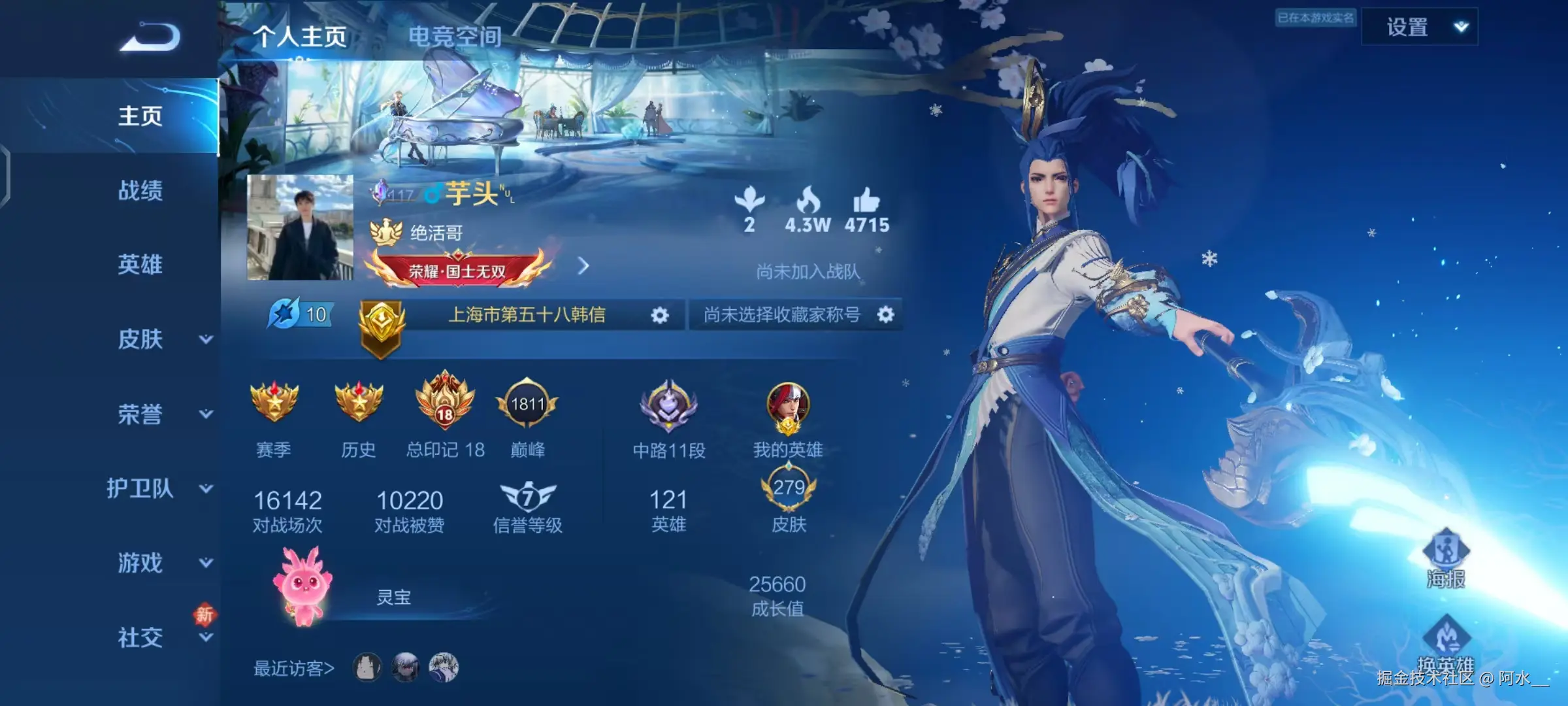The image size is (1568, 706).
Task: View the 巅峰 1811 score badge
Action: 527,405
